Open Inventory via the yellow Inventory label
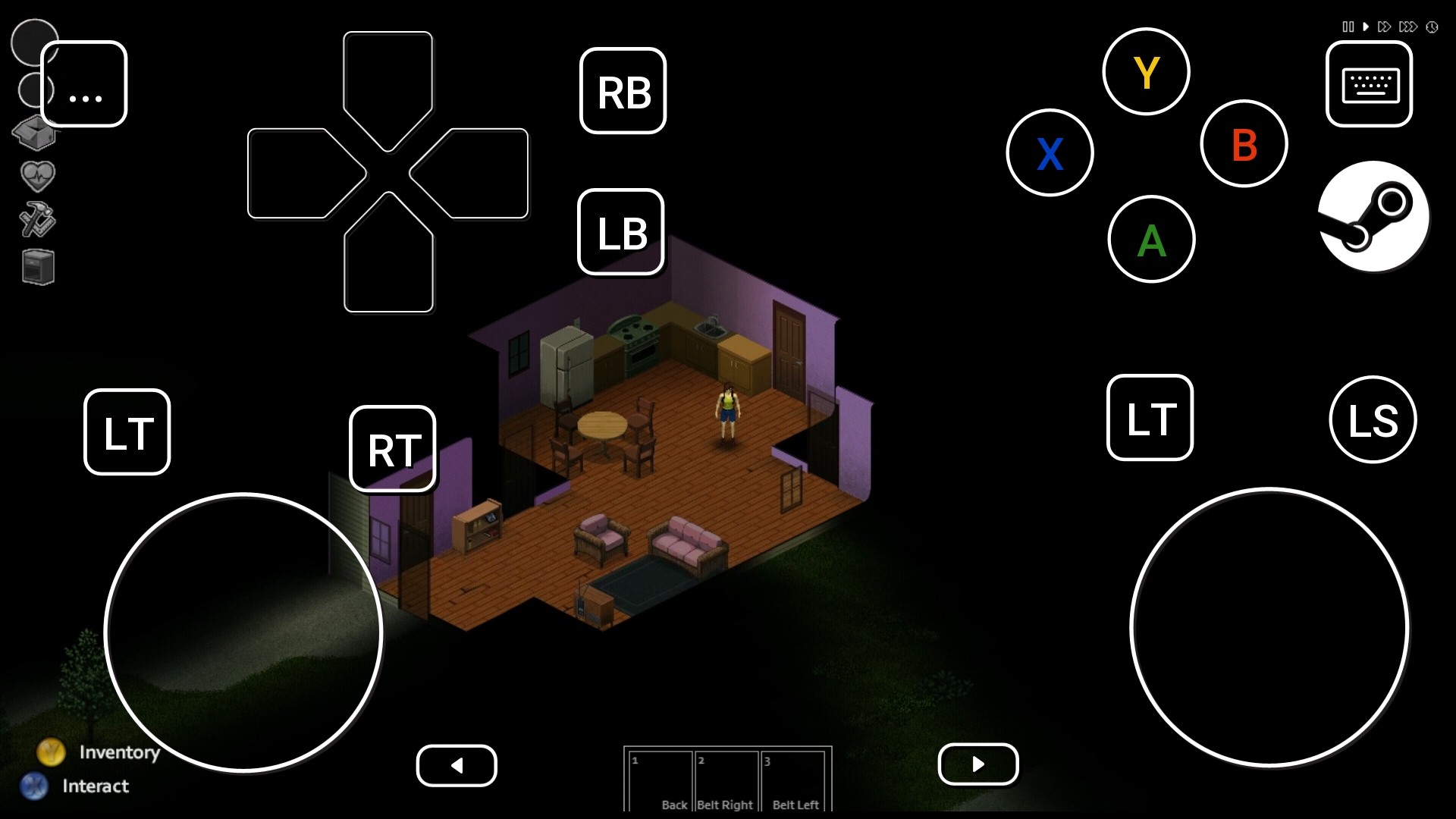Image resolution: width=1456 pixels, height=819 pixels. click(118, 752)
